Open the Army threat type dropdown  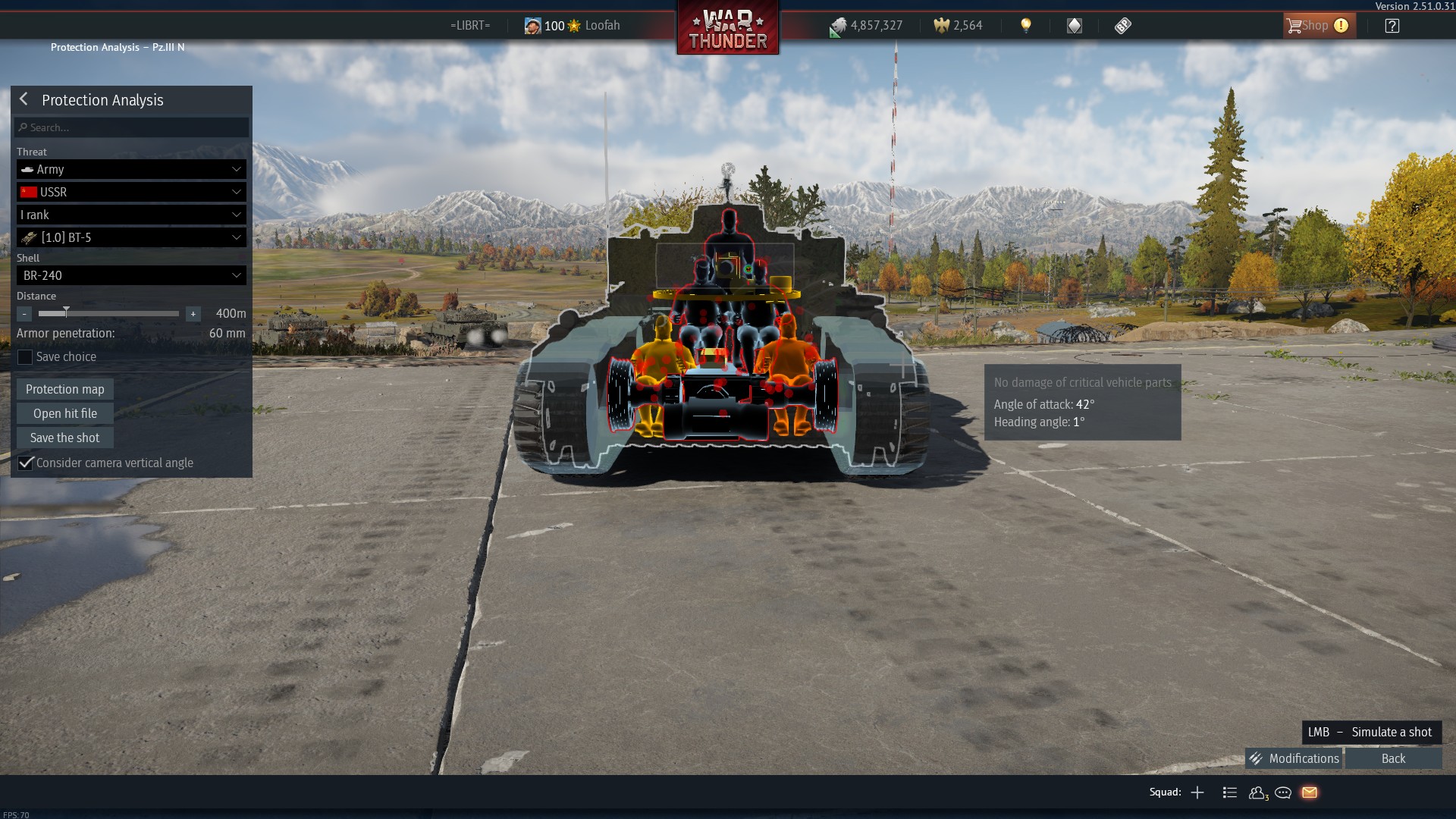tap(131, 169)
